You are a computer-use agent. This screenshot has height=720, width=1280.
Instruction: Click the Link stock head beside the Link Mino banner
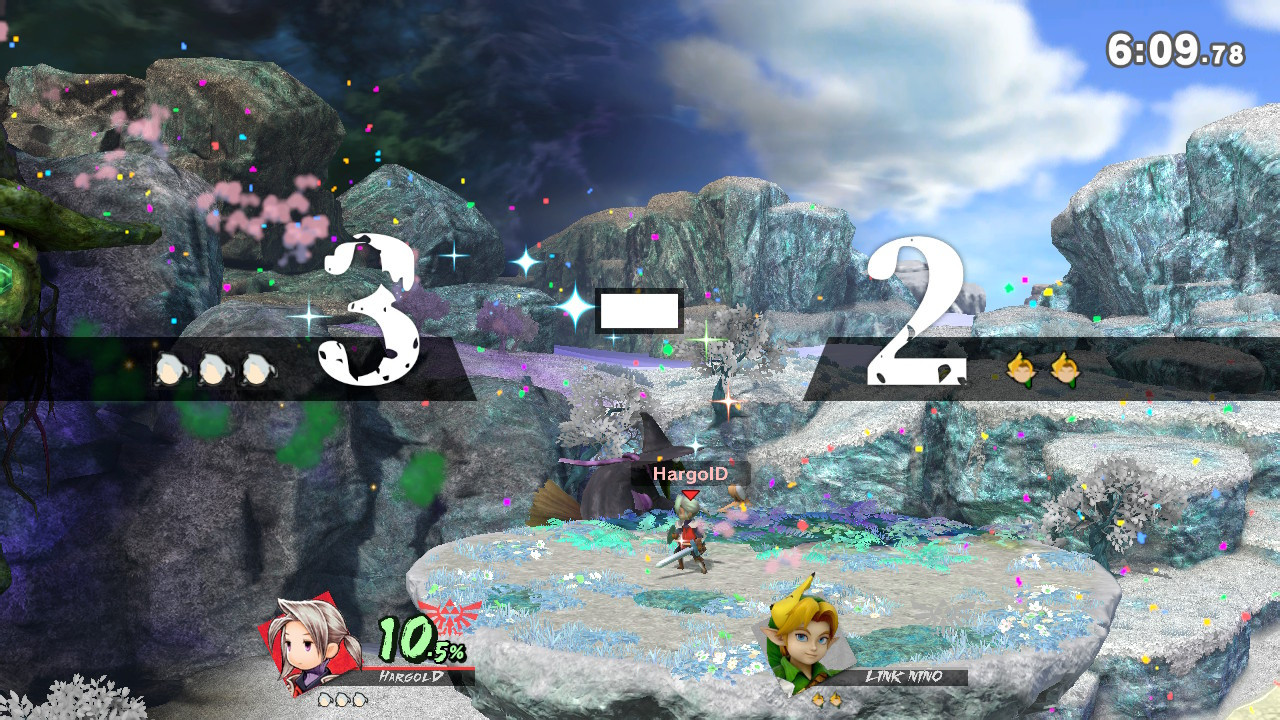(819, 700)
